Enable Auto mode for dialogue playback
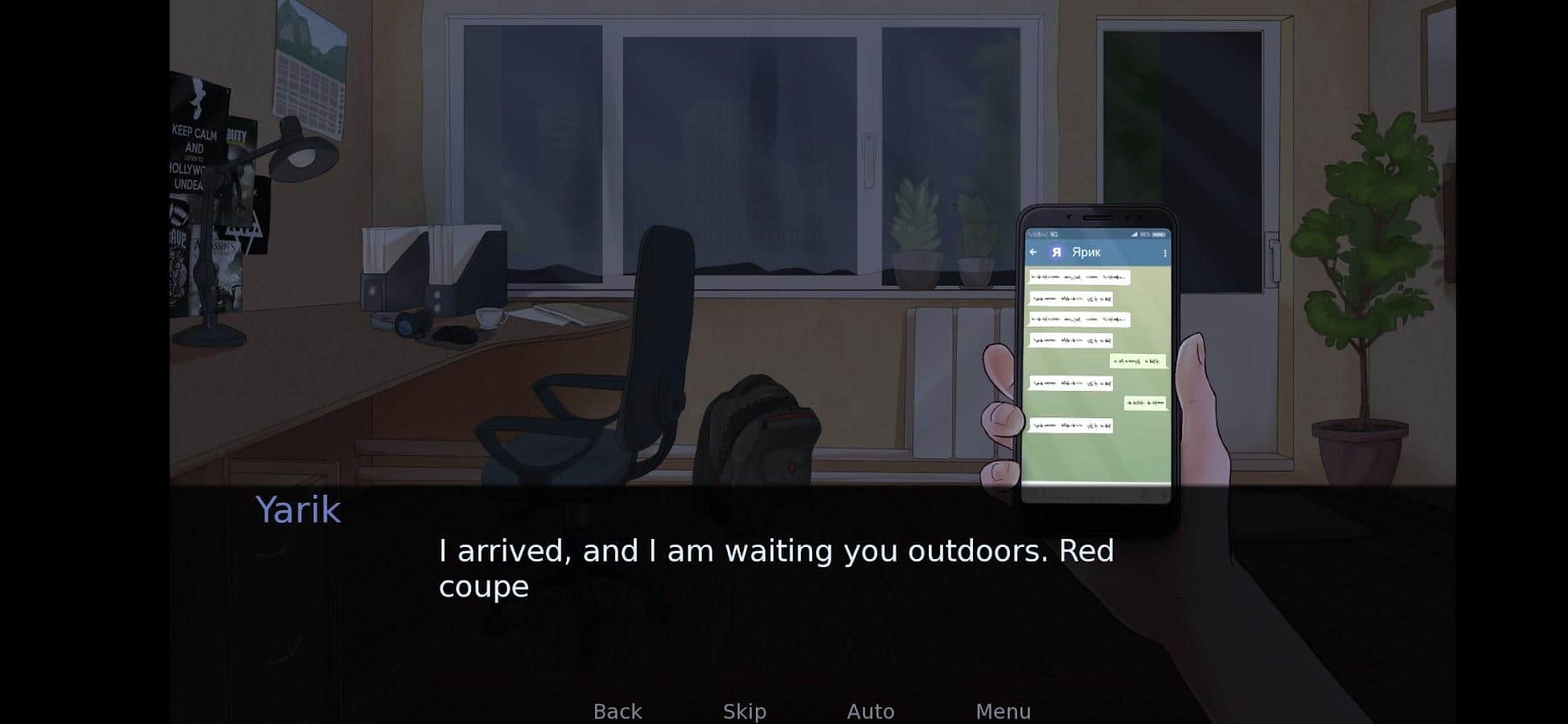This screenshot has width=1568, height=724. [x=871, y=711]
